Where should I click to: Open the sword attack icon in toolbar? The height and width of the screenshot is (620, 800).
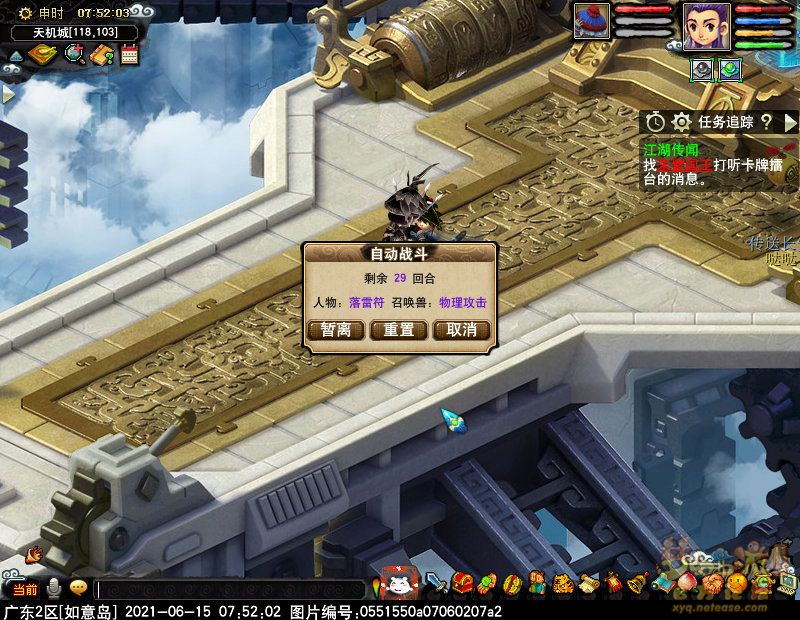point(436,583)
